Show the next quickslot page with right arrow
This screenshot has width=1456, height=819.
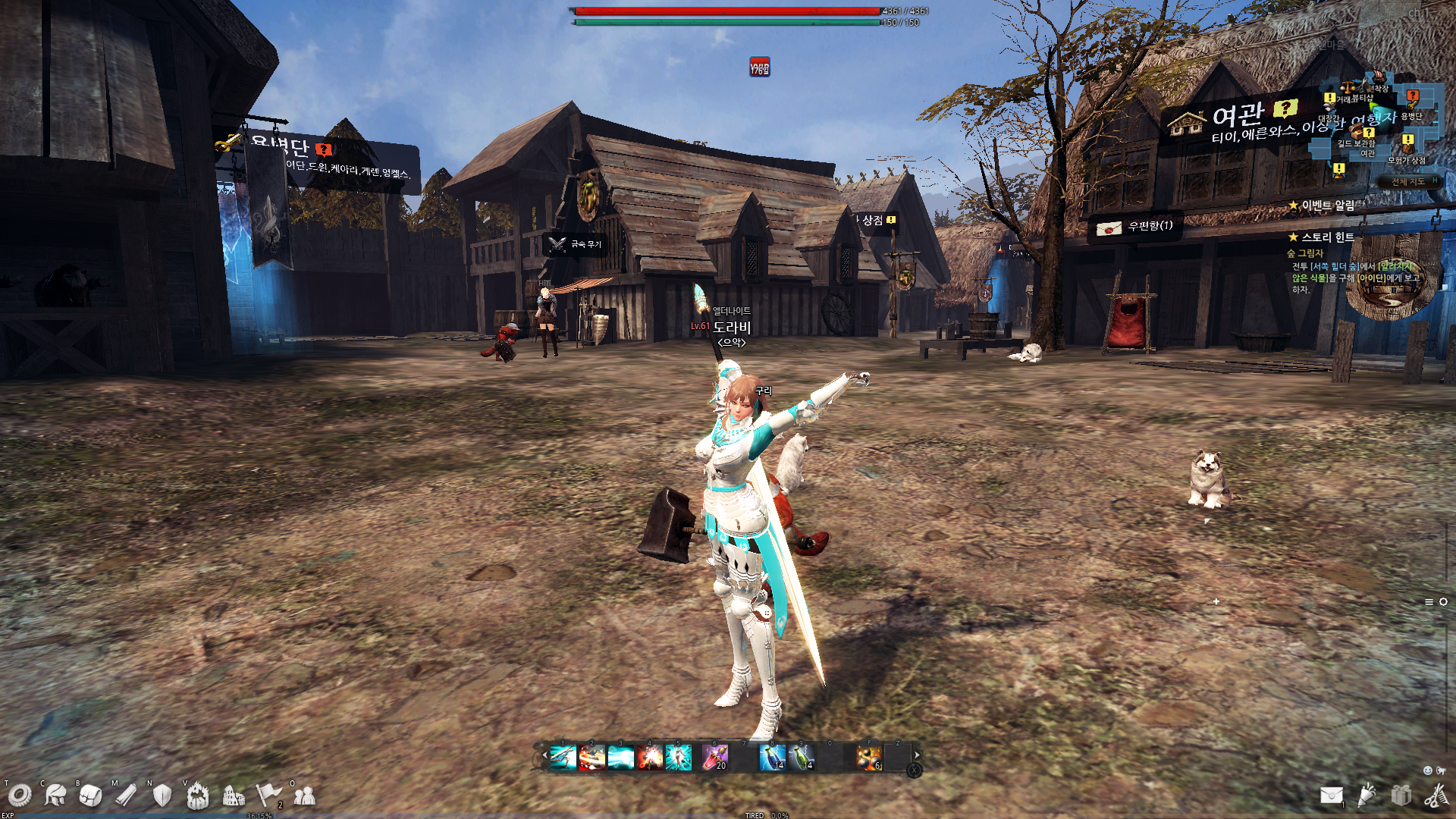(917, 755)
